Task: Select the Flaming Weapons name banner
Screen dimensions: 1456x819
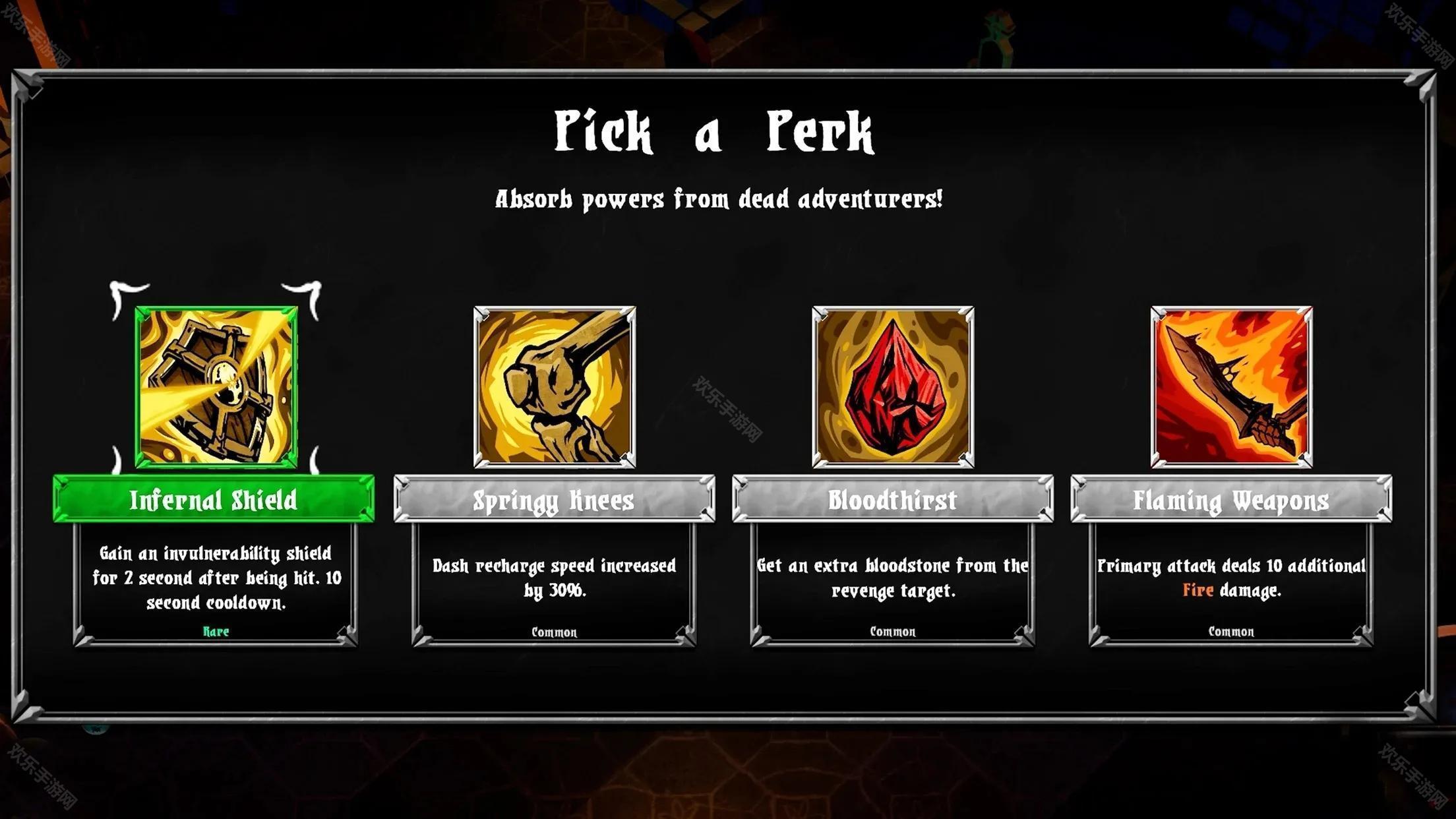Action: (x=1231, y=499)
